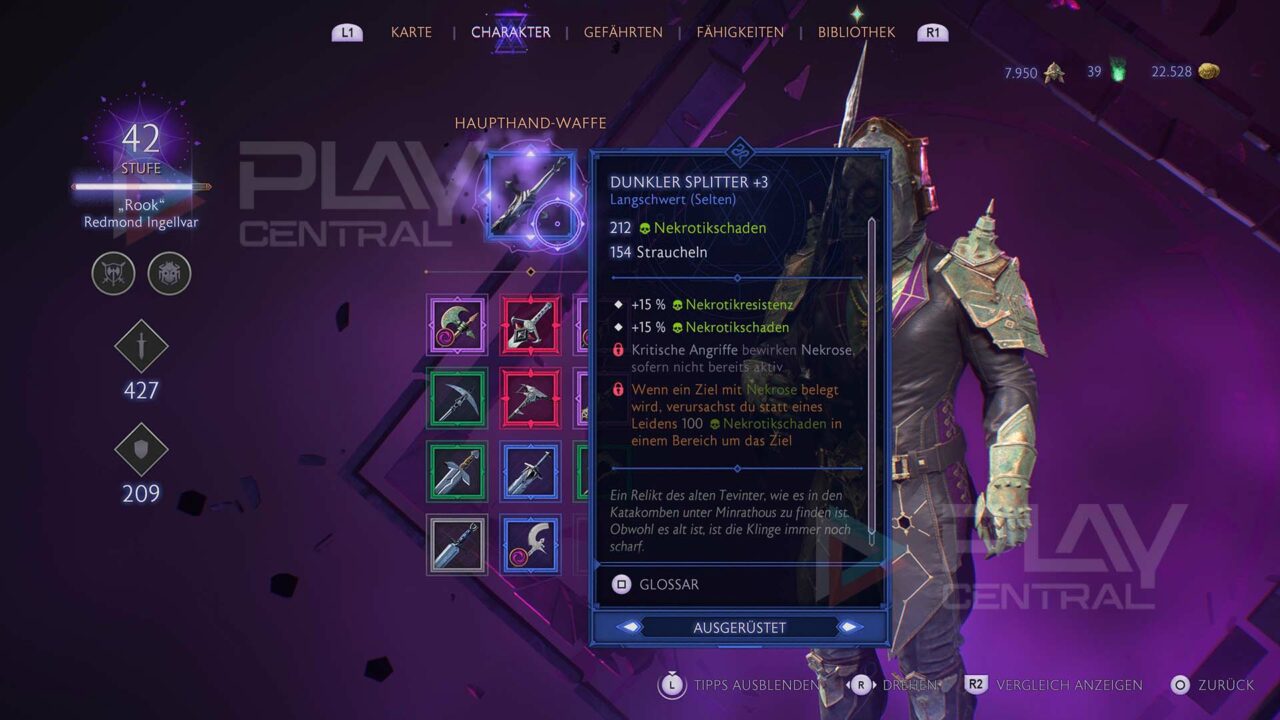The width and height of the screenshot is (1280, 720).
Task: Choose the red-framed top-row sword slot
Action: coord(531,325)
